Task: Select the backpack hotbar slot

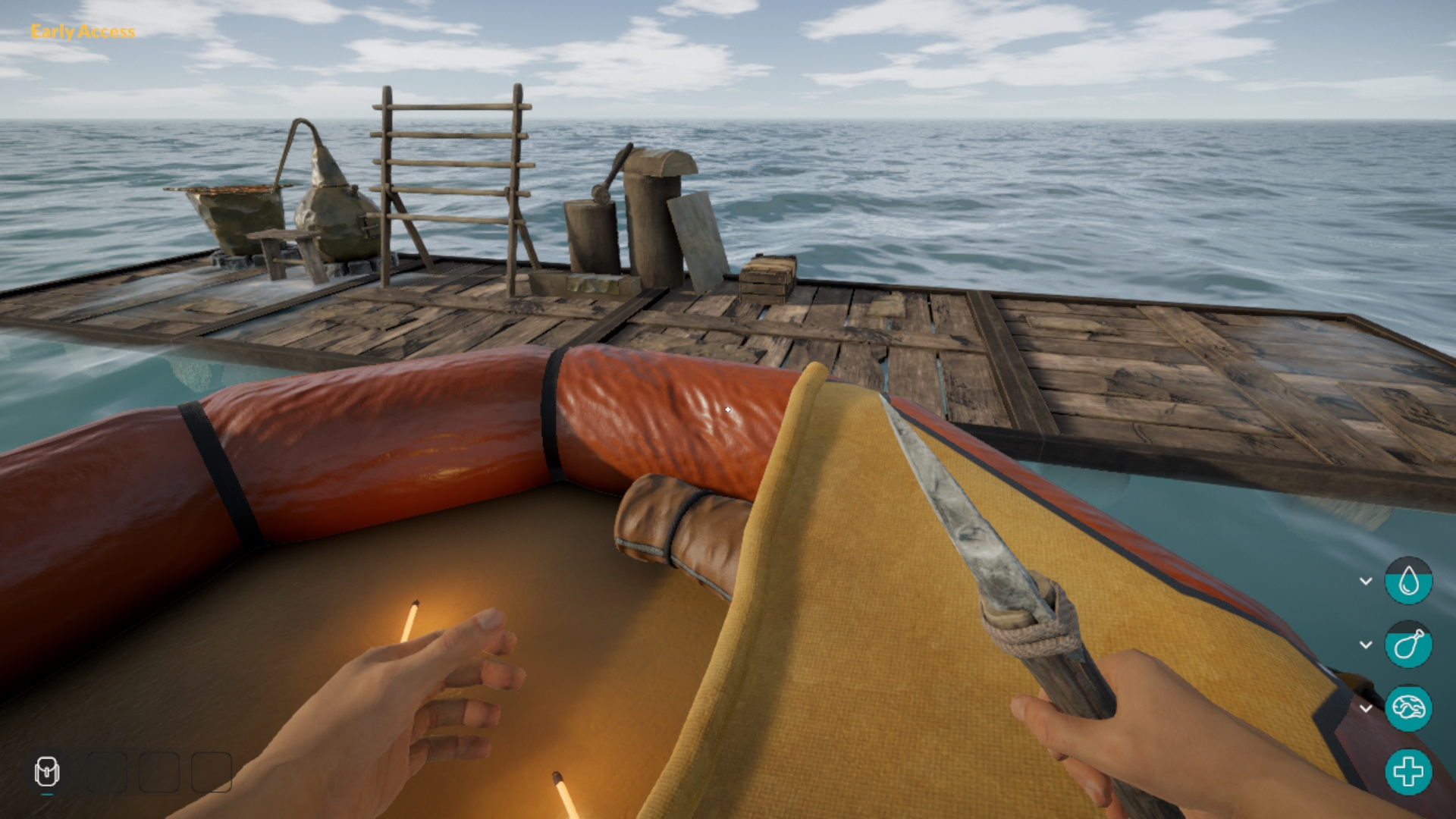Action: (47, 773)
